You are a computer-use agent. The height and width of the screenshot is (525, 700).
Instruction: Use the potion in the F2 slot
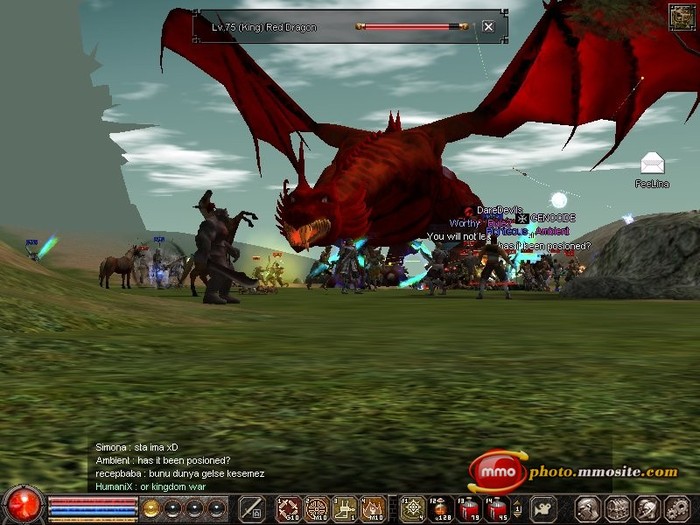click(441, 509)
